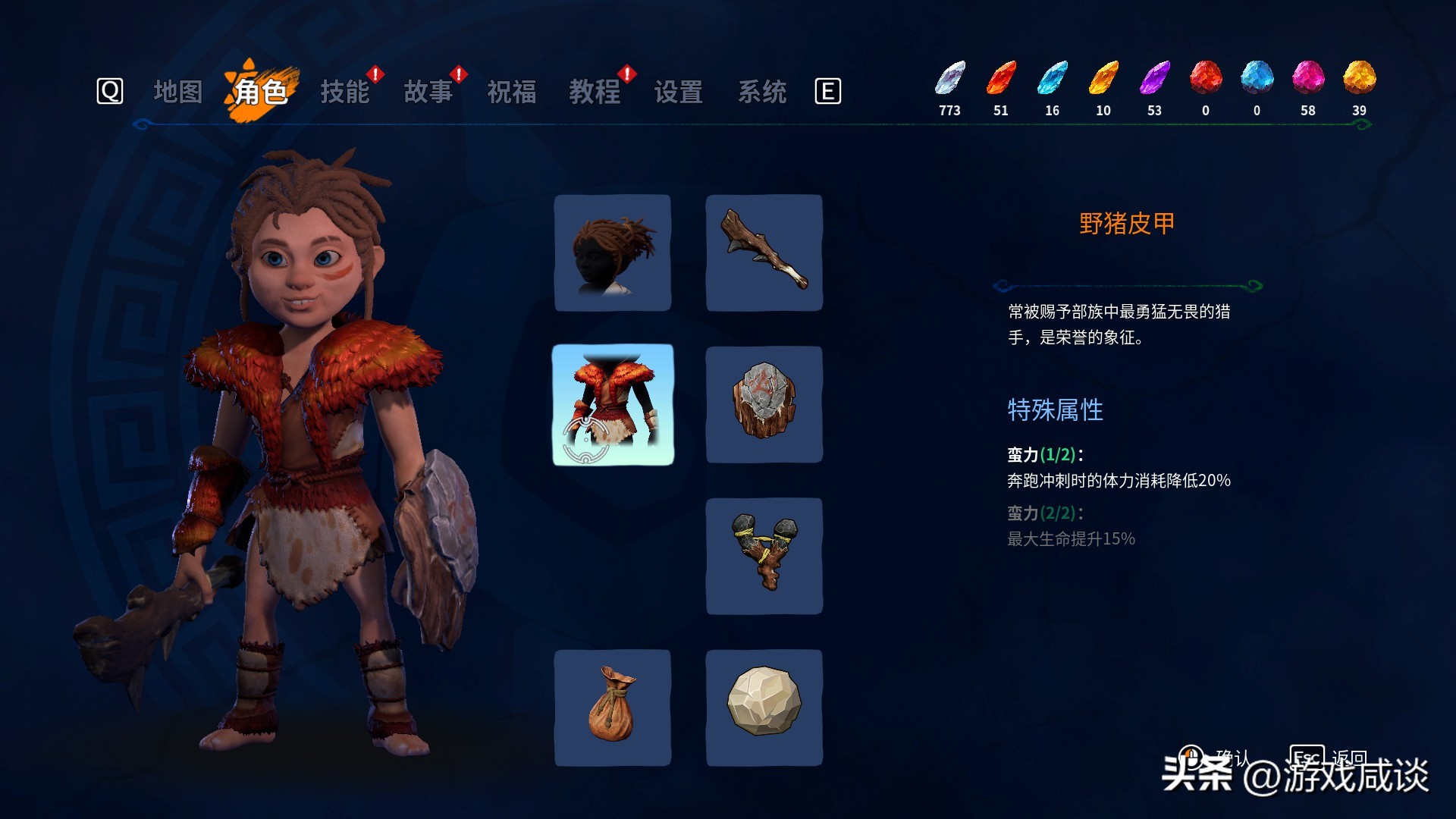
Task: Select the character hairstyle slot
Action: coord(613,252)
